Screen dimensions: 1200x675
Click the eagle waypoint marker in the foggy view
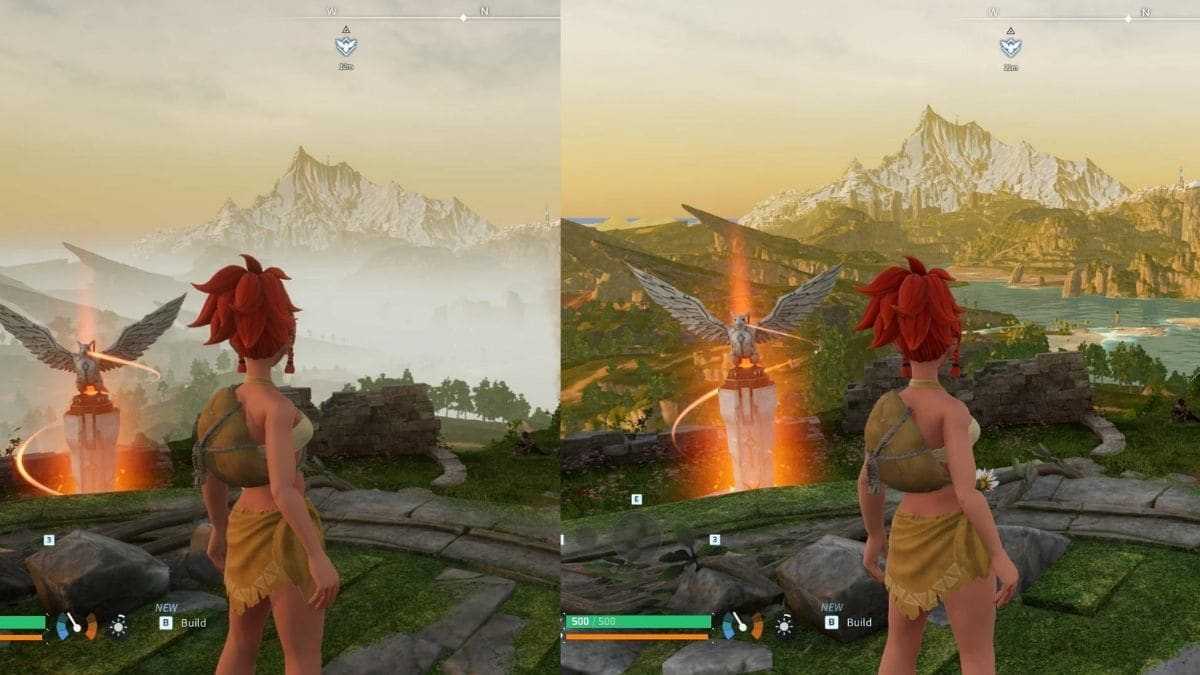point(346,46)
